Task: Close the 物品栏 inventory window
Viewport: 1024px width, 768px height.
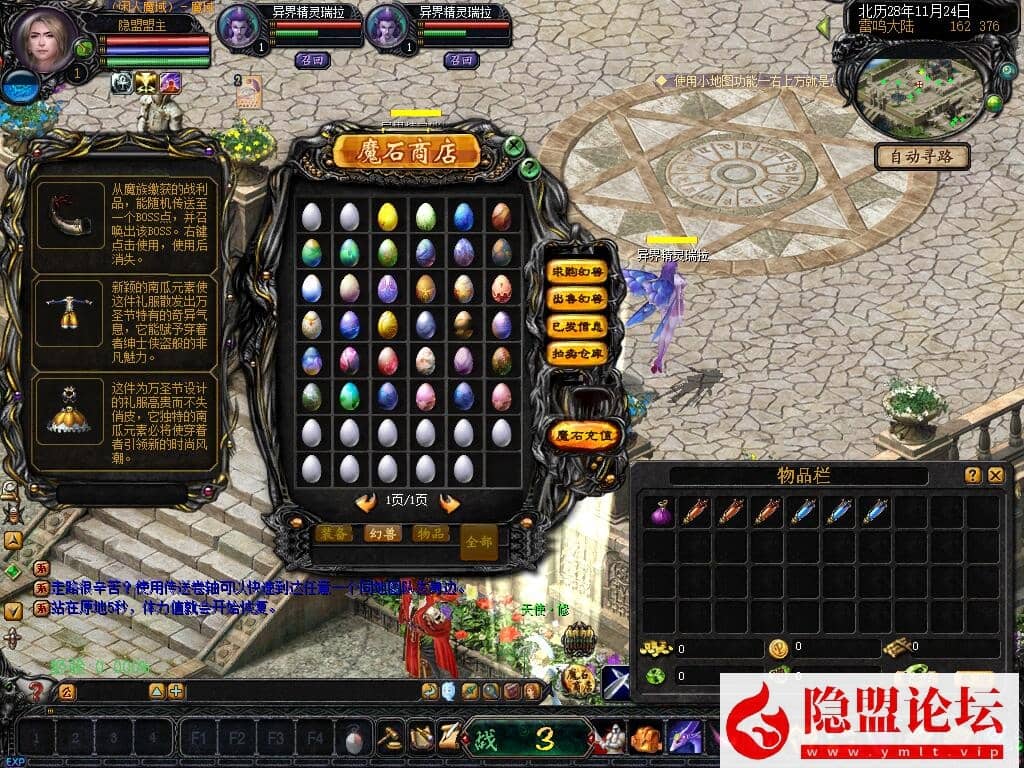Action: click(995, 476)
